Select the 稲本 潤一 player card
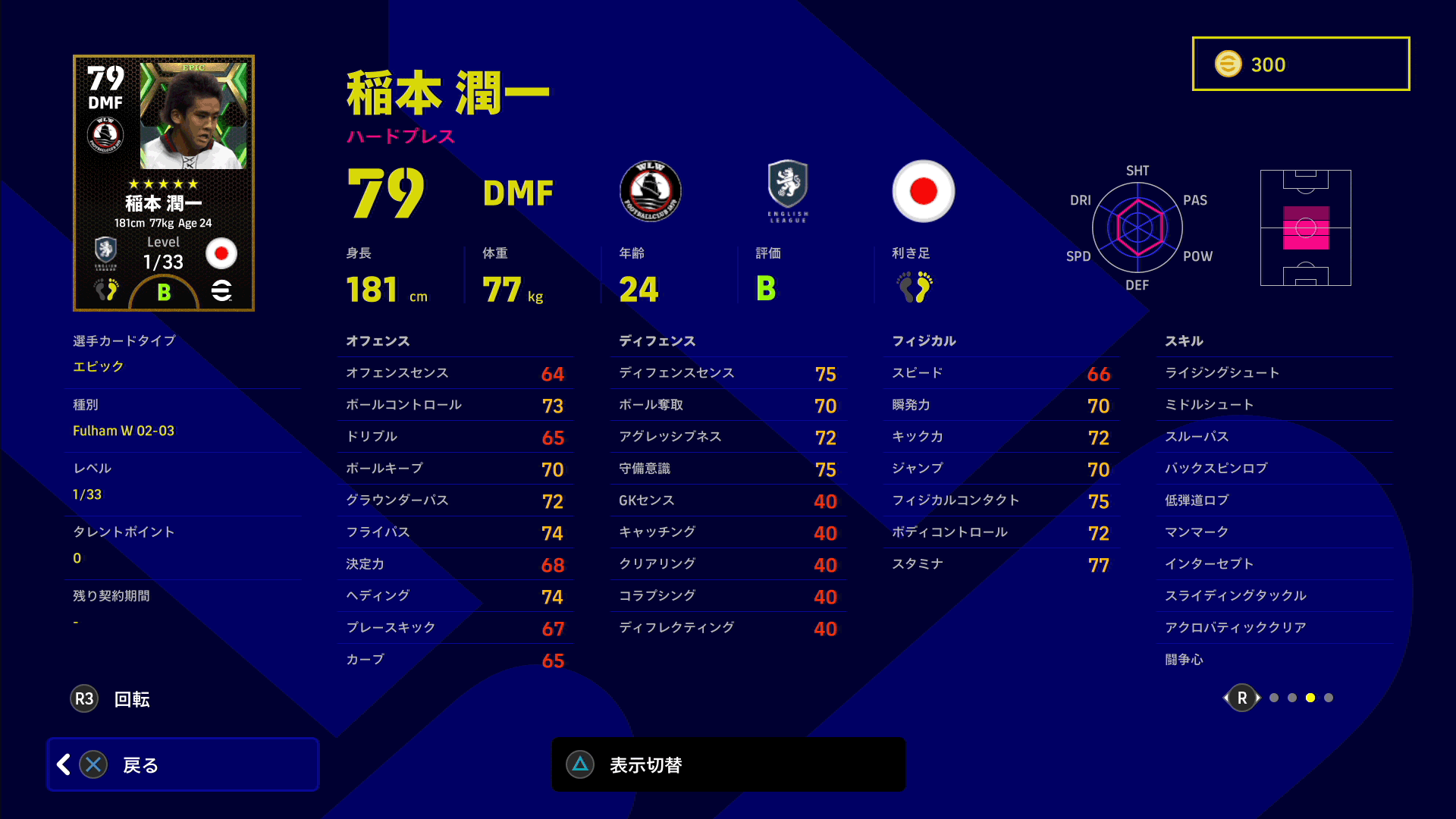Image resolution: width=1456 pixels, height=819 pixels. (x=164, y=183)
